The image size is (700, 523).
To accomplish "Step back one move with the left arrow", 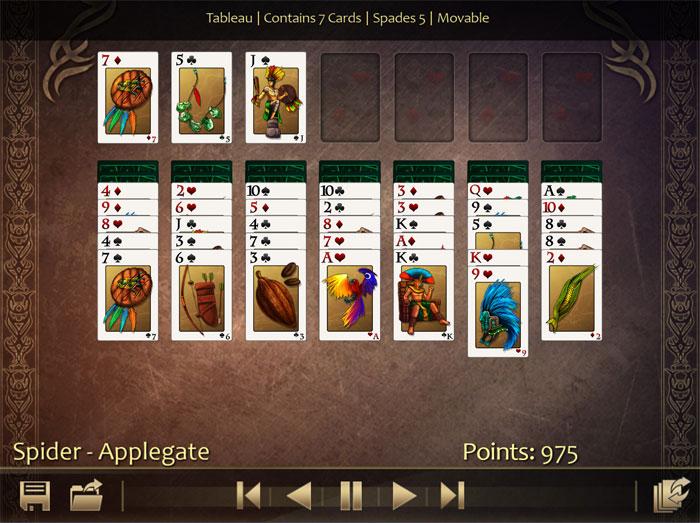I will coord(299,495).
